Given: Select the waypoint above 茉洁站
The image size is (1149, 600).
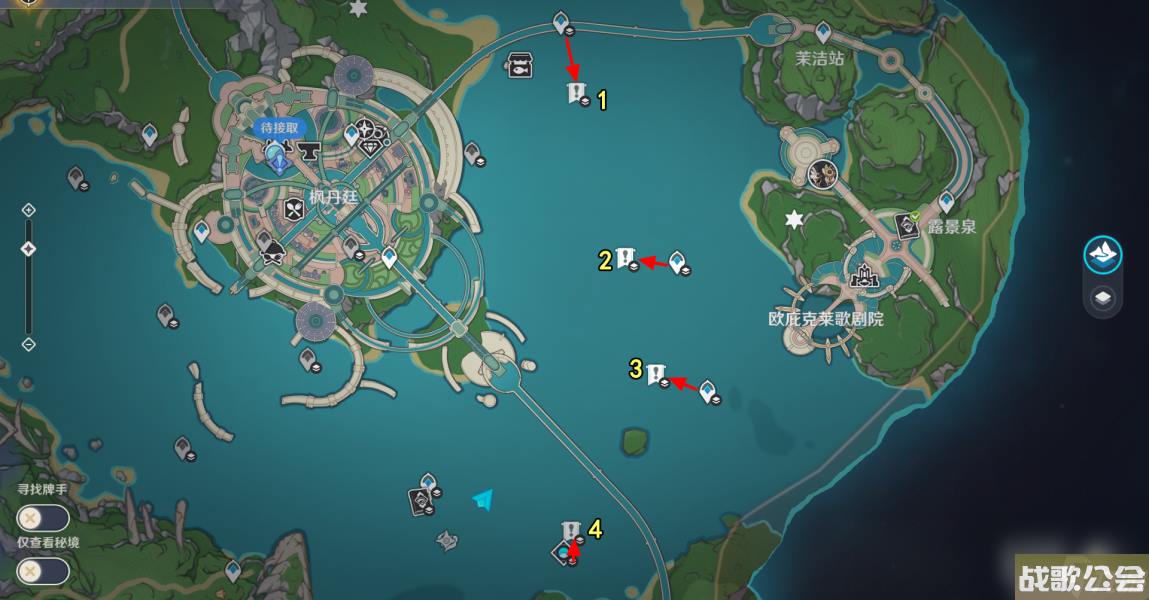Looking at the screenshot, I should pyautogui.click(x=823, y=32).
